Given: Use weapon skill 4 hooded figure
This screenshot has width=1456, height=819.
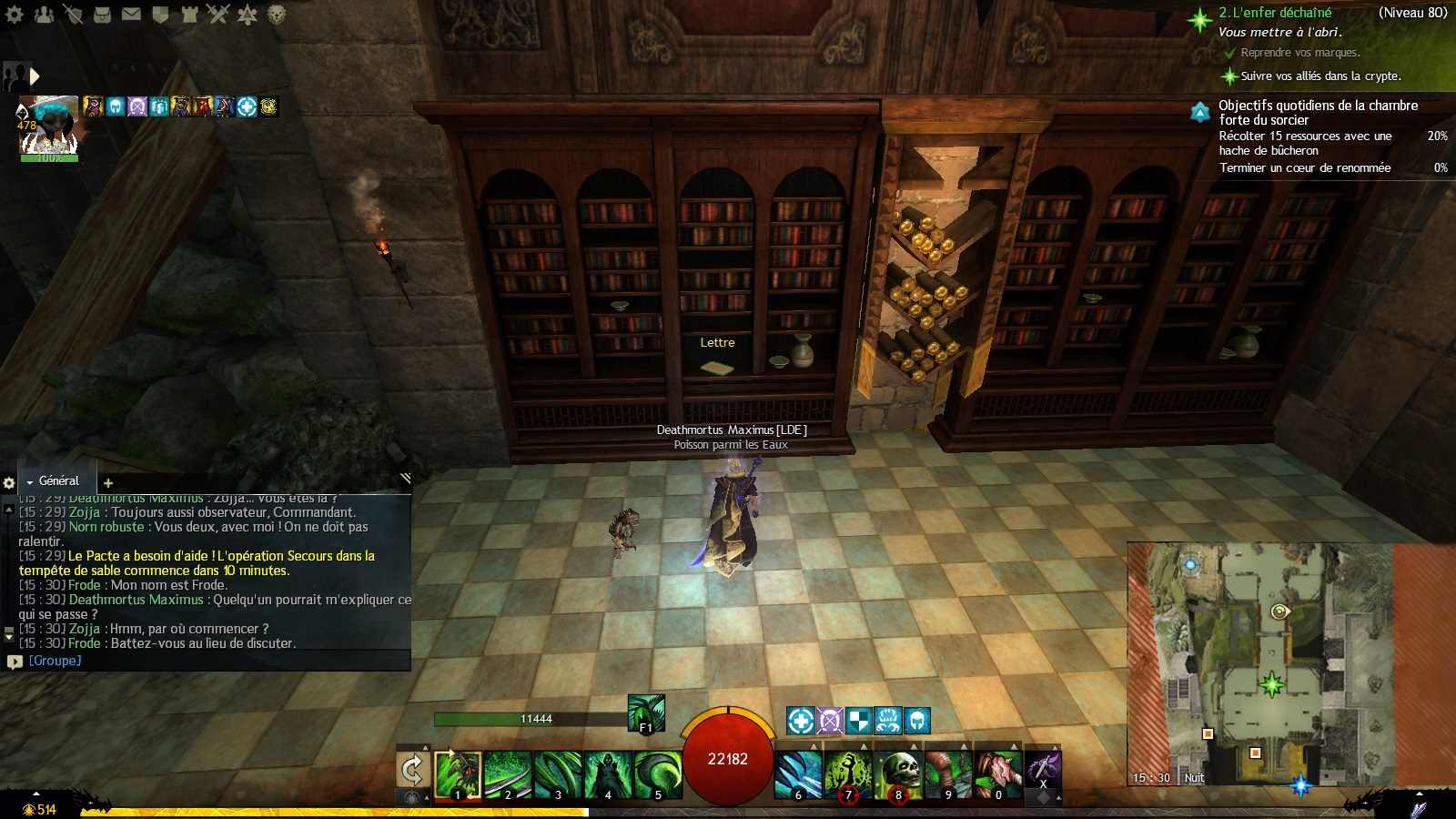Looking at the screenshot, I should tap(607, 774).
